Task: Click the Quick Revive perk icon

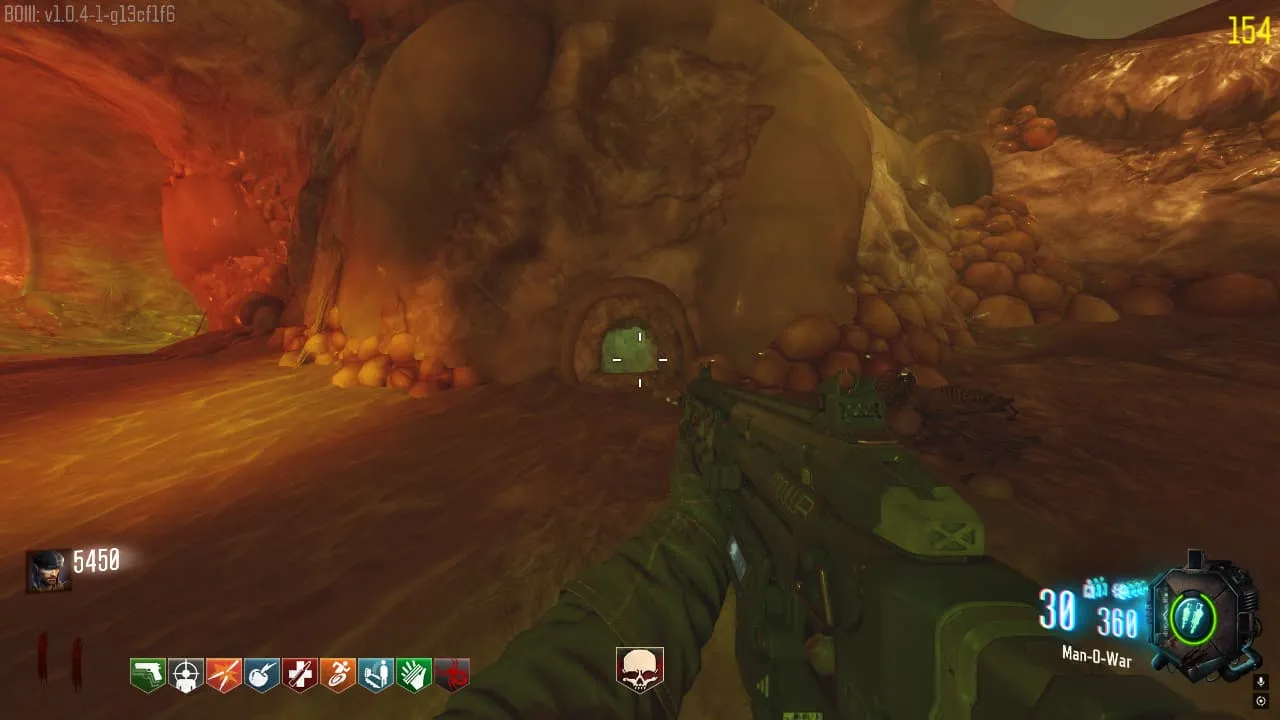Action: coord(376,675)
